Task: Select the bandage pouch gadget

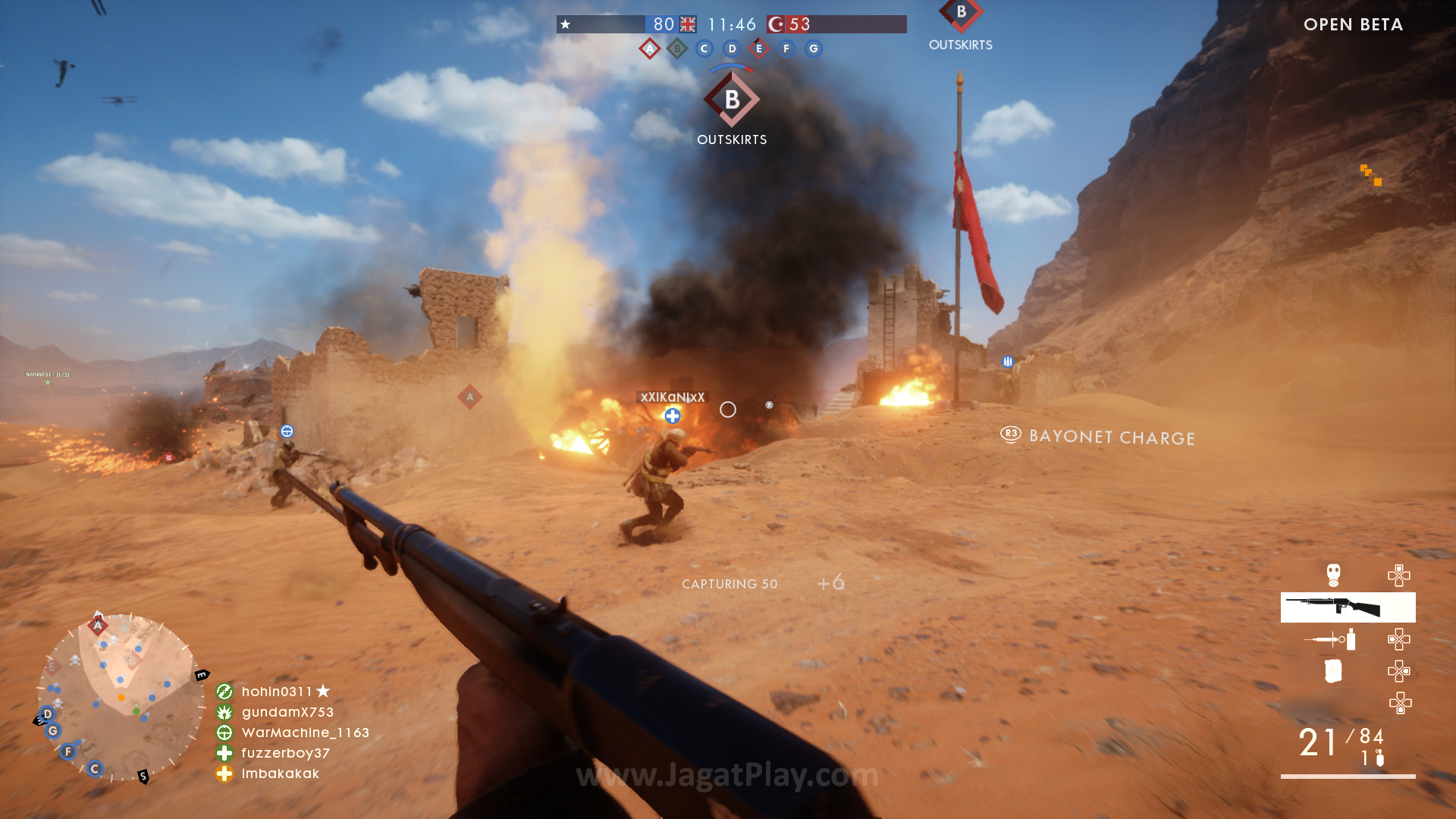Action: (x=1332, y=671)
